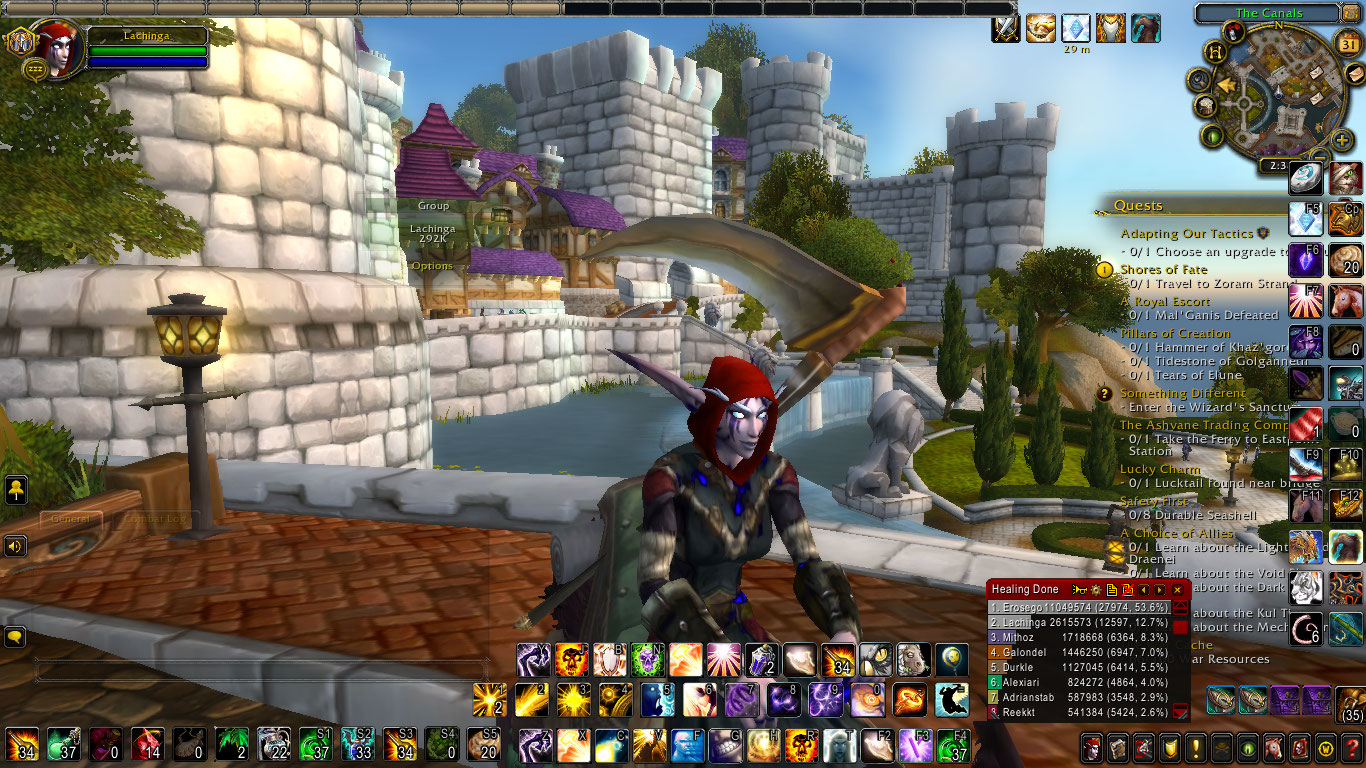
Task: Select Erosego's row in the healing meter
Action: [1078, 607]
